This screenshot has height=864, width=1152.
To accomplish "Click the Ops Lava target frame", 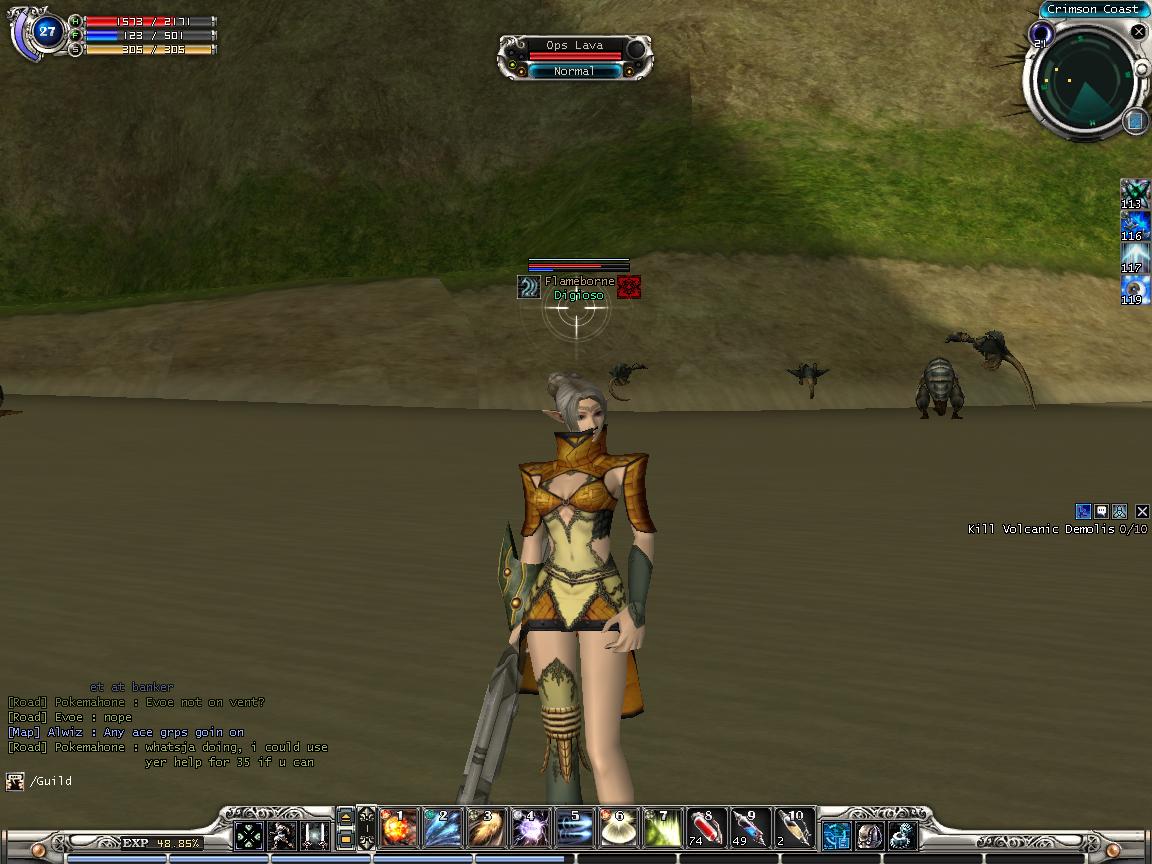I will [x=575, y=58].
